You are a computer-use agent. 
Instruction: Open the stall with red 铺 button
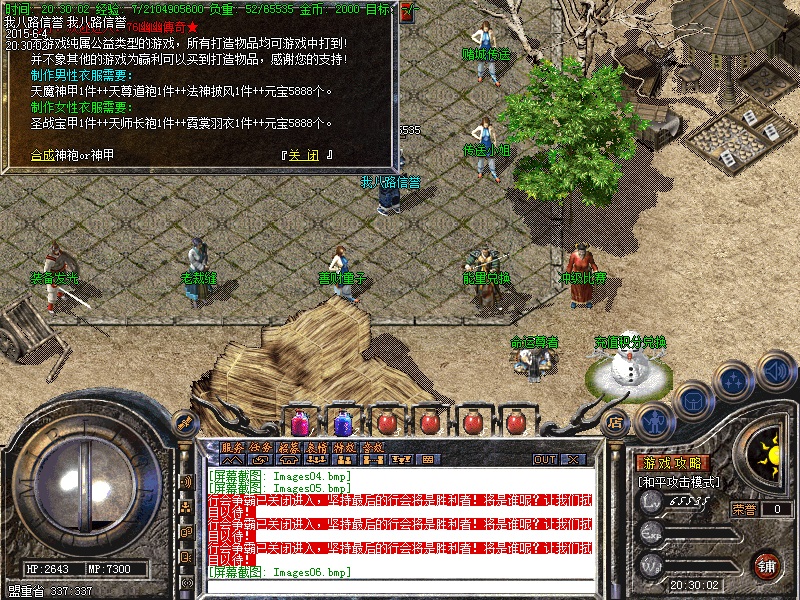[766, 564]
